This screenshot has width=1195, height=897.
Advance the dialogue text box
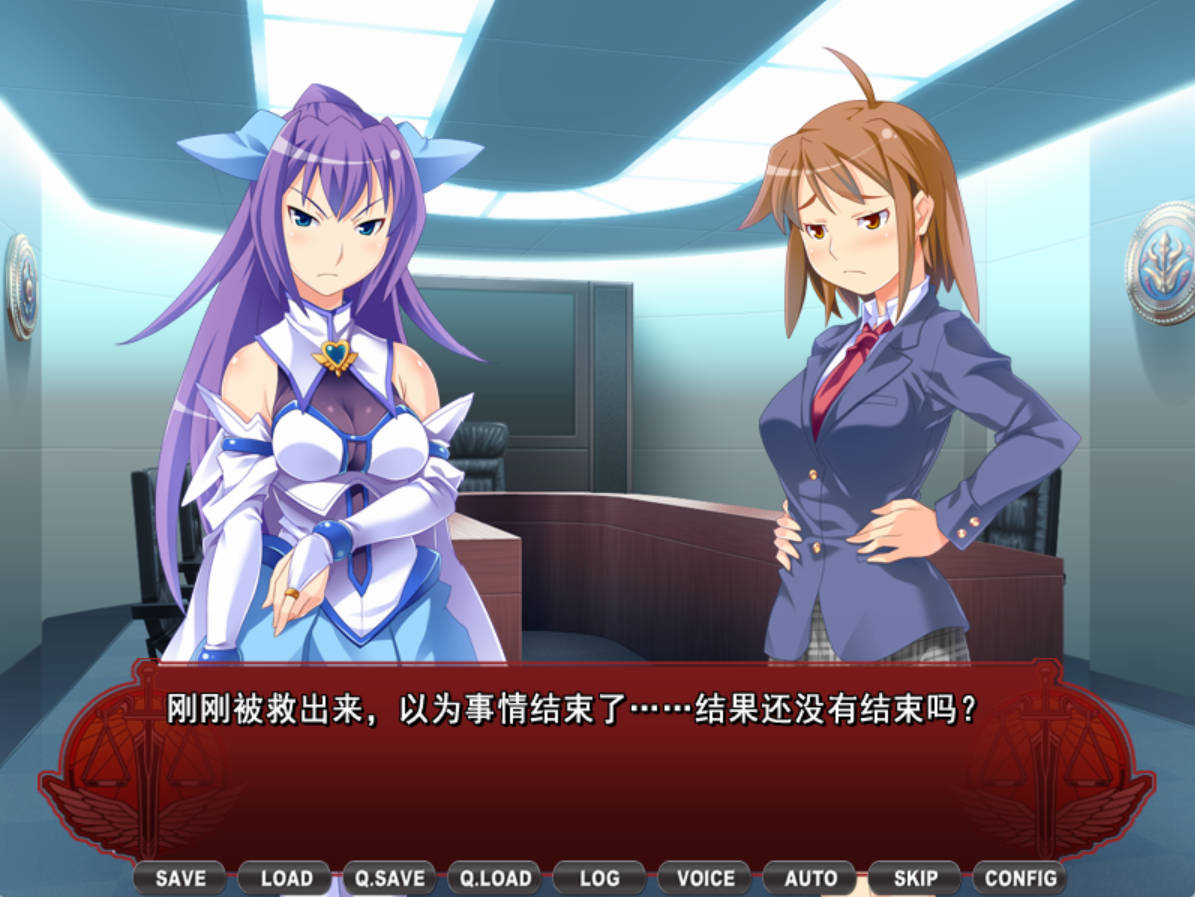coord(597,770)
